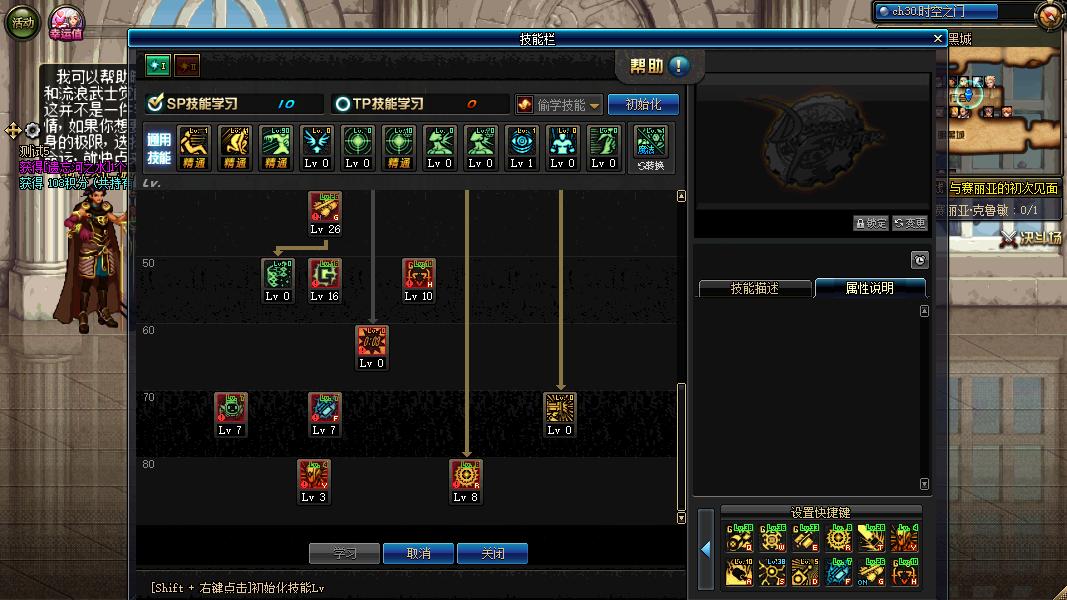
Task: Click the 关闭 close button
Action: [x=492, y=553]
